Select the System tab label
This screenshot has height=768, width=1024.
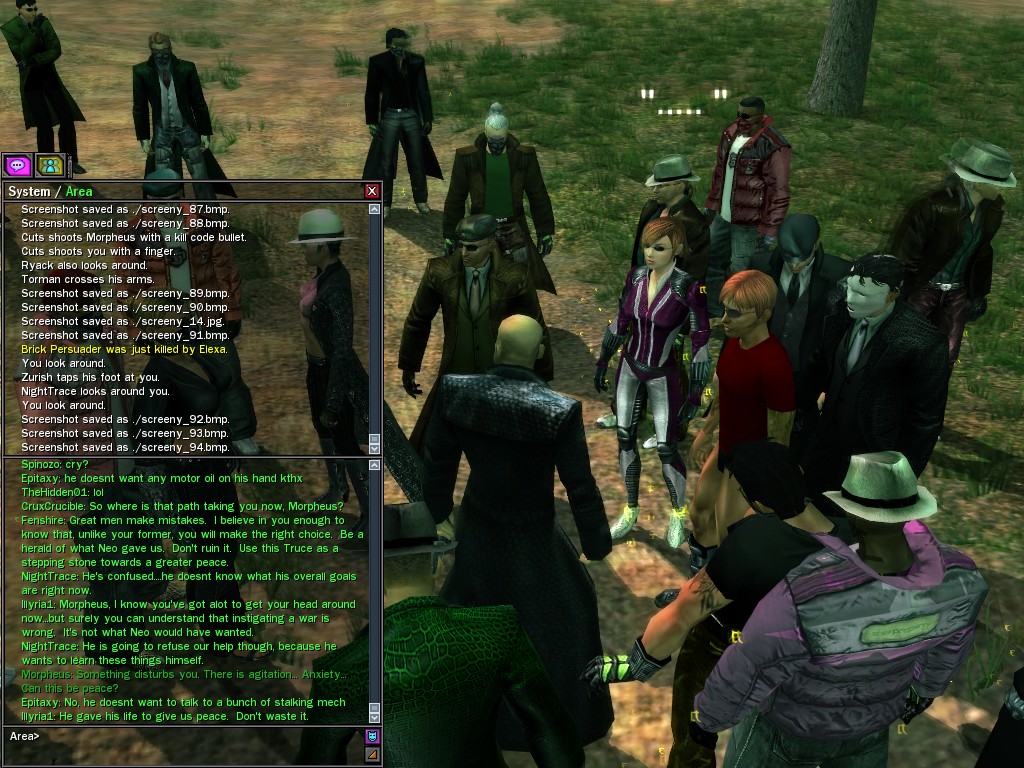tap(28, 191)
